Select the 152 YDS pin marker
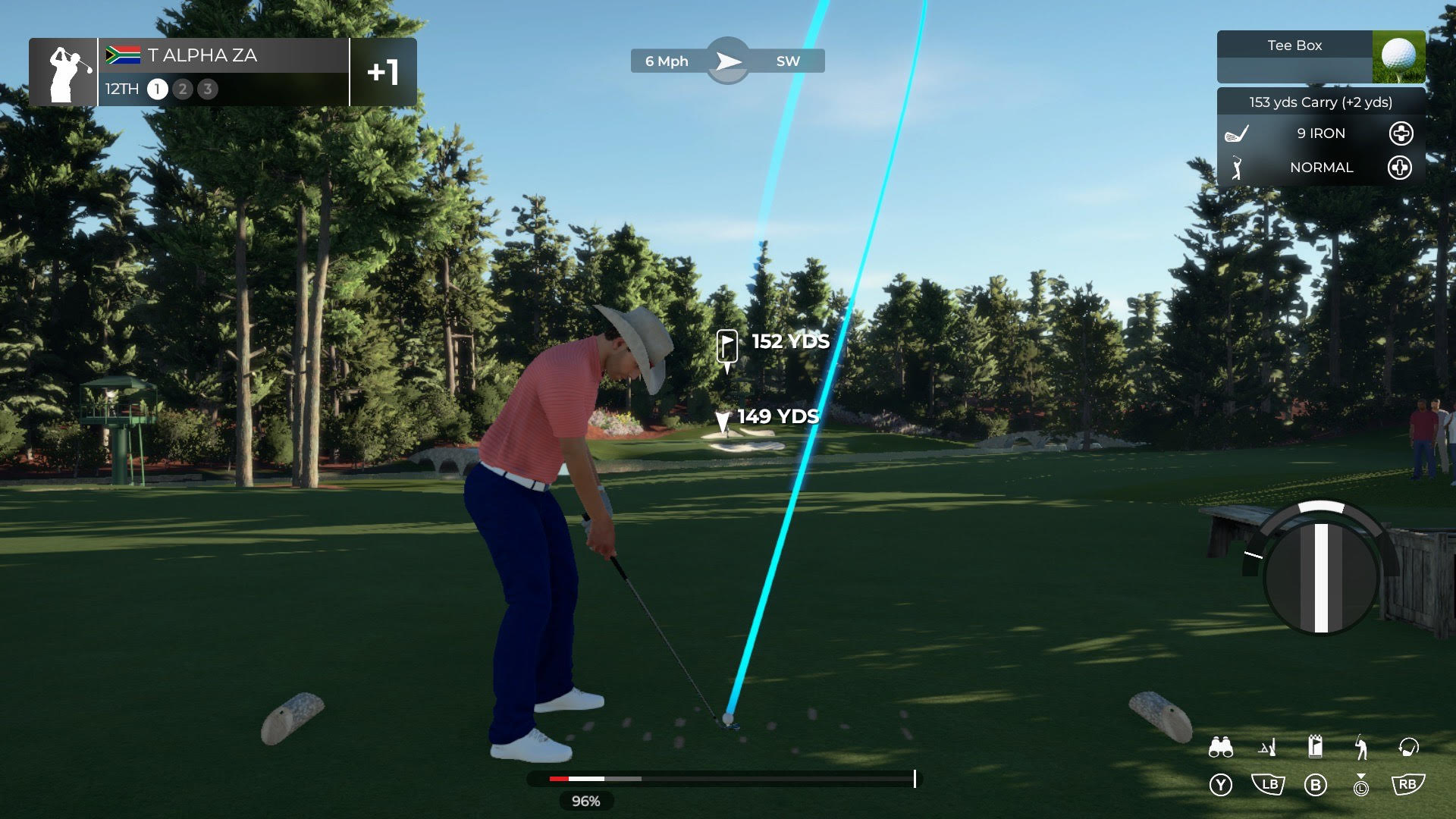The image size is (1456, 819). [726, 347]
